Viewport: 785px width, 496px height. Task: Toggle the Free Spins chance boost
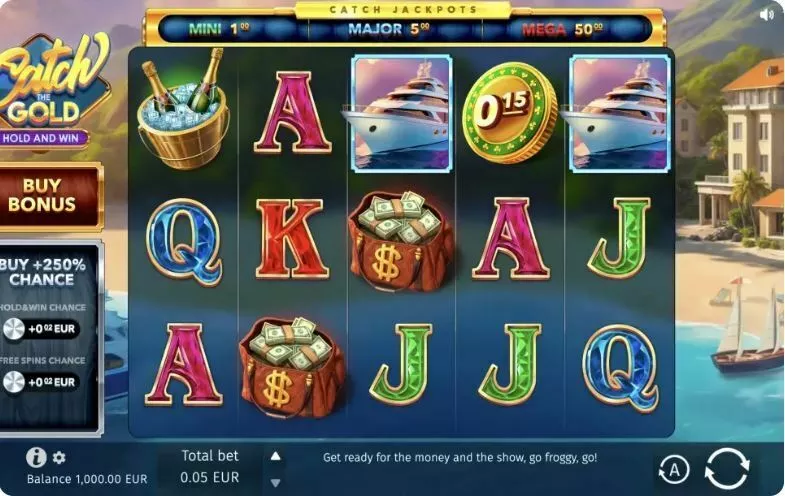16,381
